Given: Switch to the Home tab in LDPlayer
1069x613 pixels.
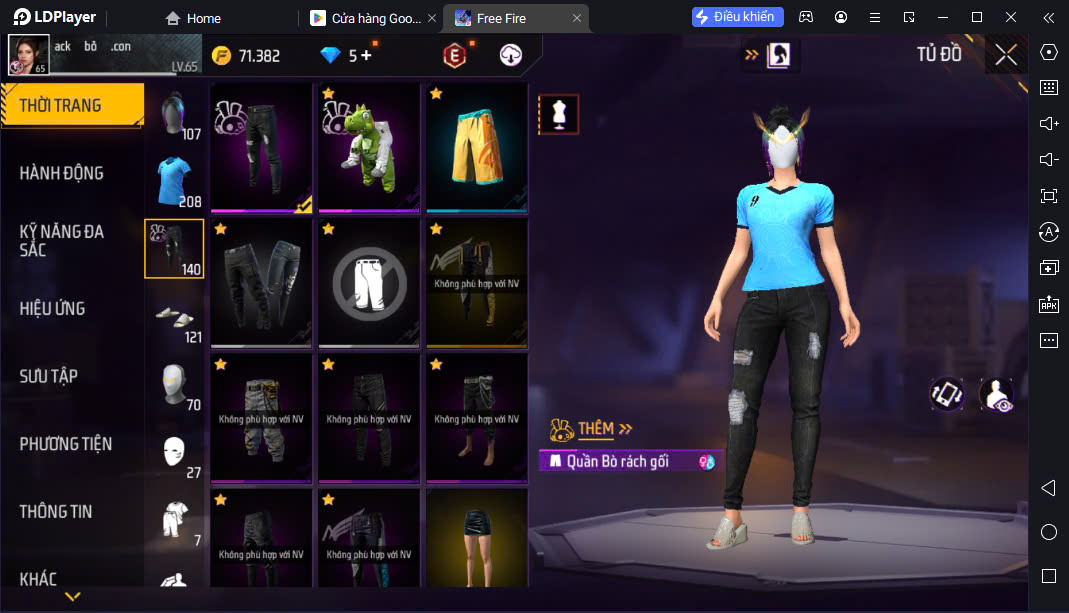Looking at the screenshot, I should point(194,18).
